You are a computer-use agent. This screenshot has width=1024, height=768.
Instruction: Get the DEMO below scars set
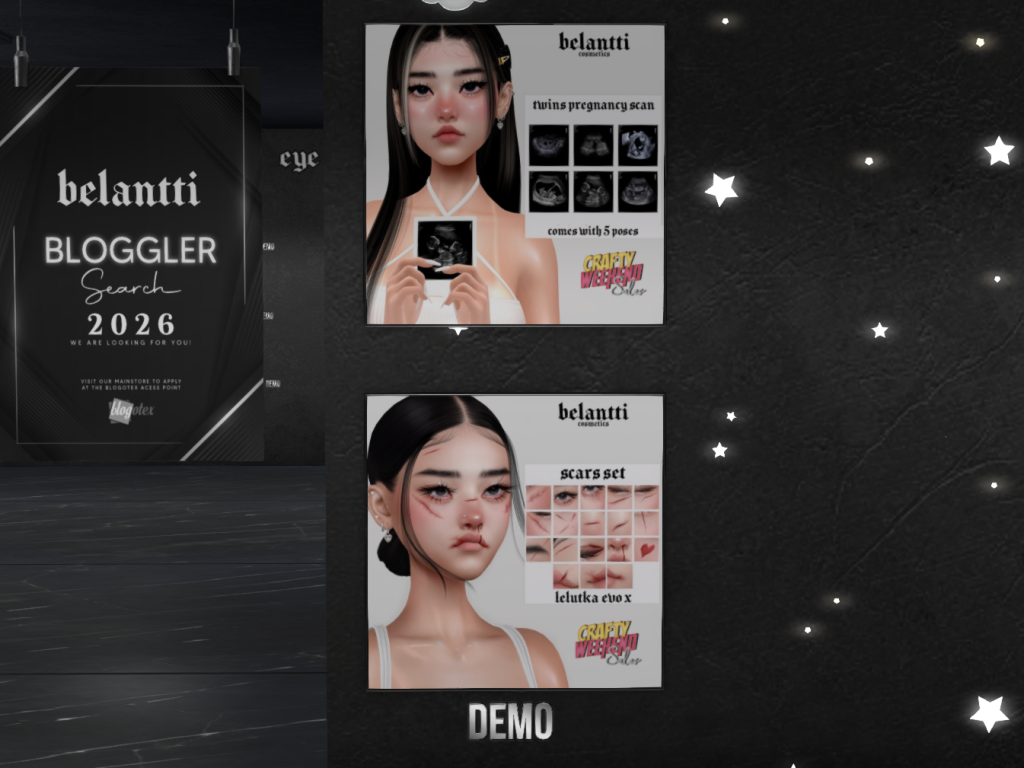[x=510, y=721]
